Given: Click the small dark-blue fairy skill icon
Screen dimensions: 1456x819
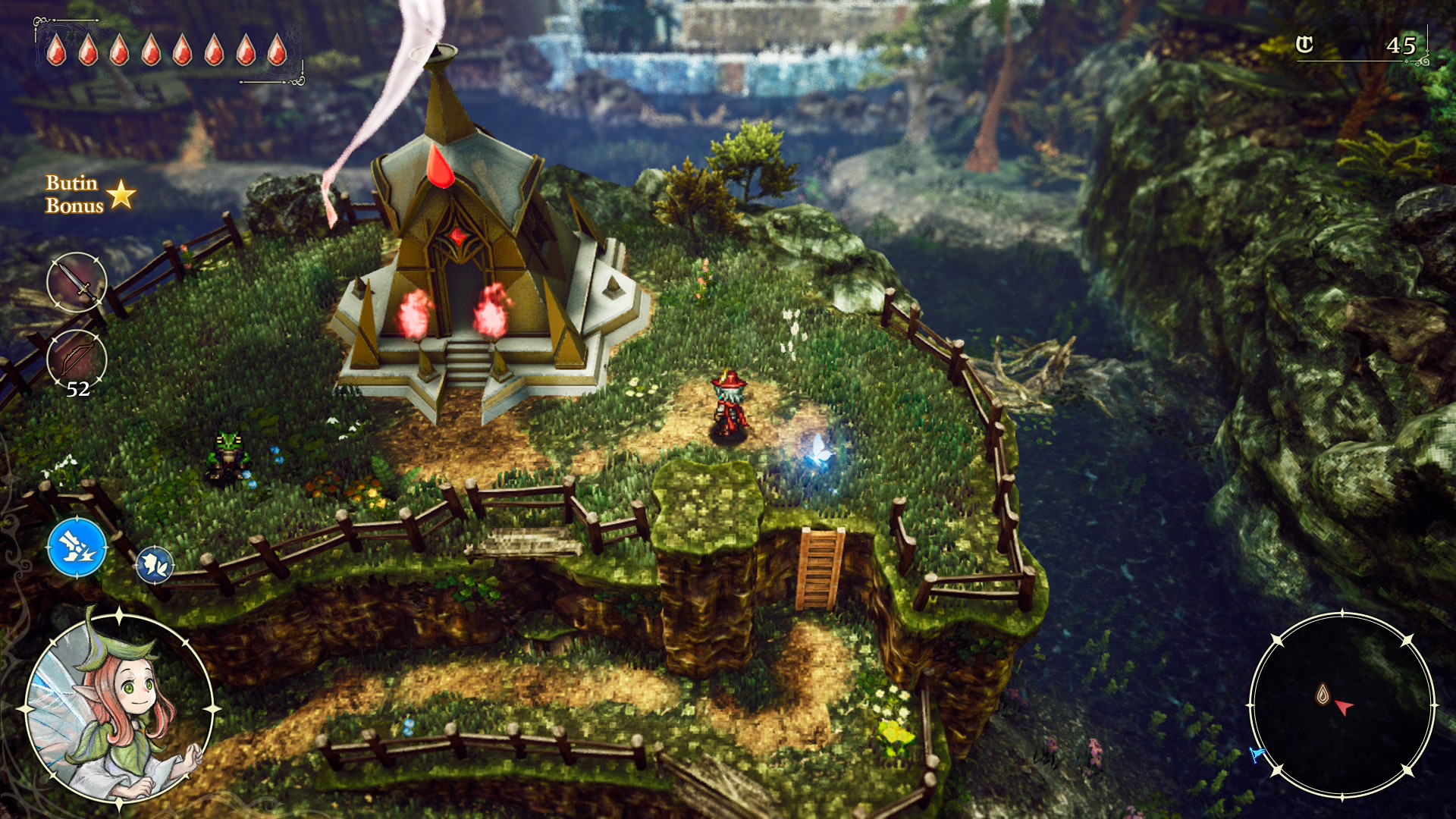Looking at the screenshot, I should pyautogui.click(x=155, y=565).
